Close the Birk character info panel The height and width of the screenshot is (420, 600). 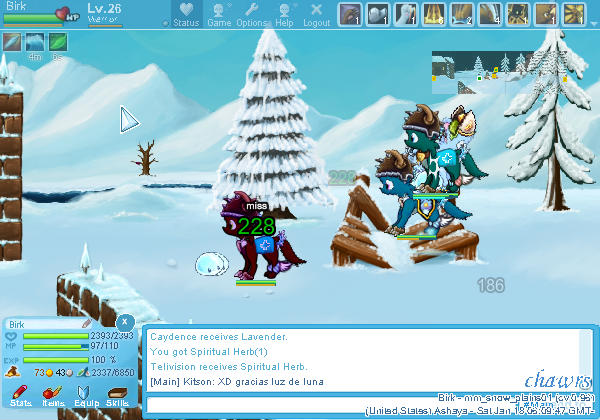124,322
